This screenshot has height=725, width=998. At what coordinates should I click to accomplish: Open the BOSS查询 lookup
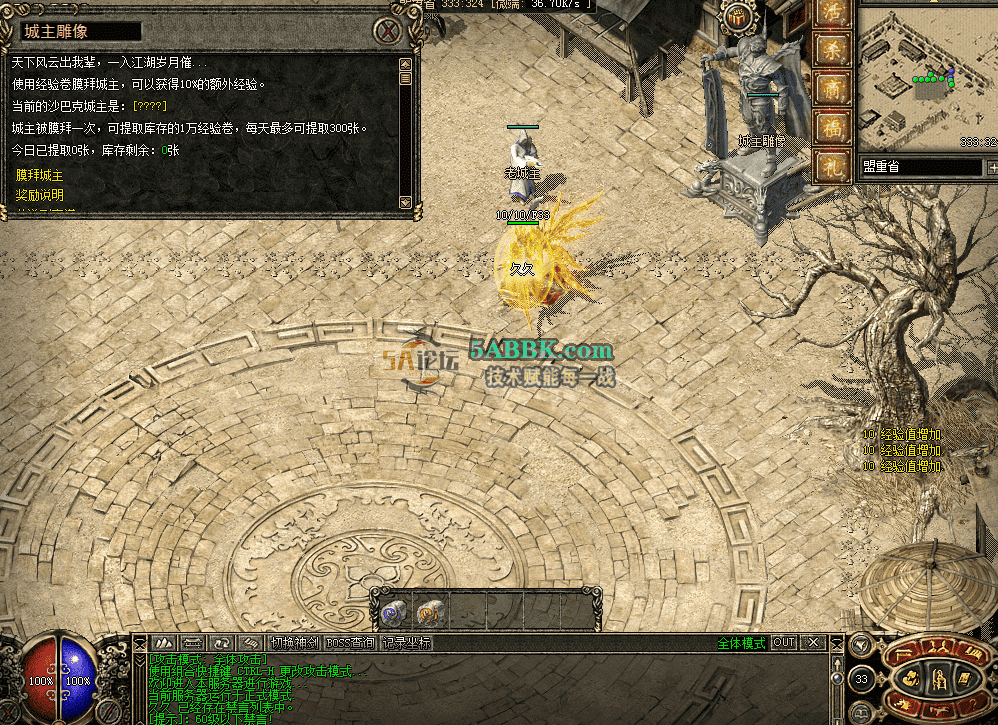point(350,643)
